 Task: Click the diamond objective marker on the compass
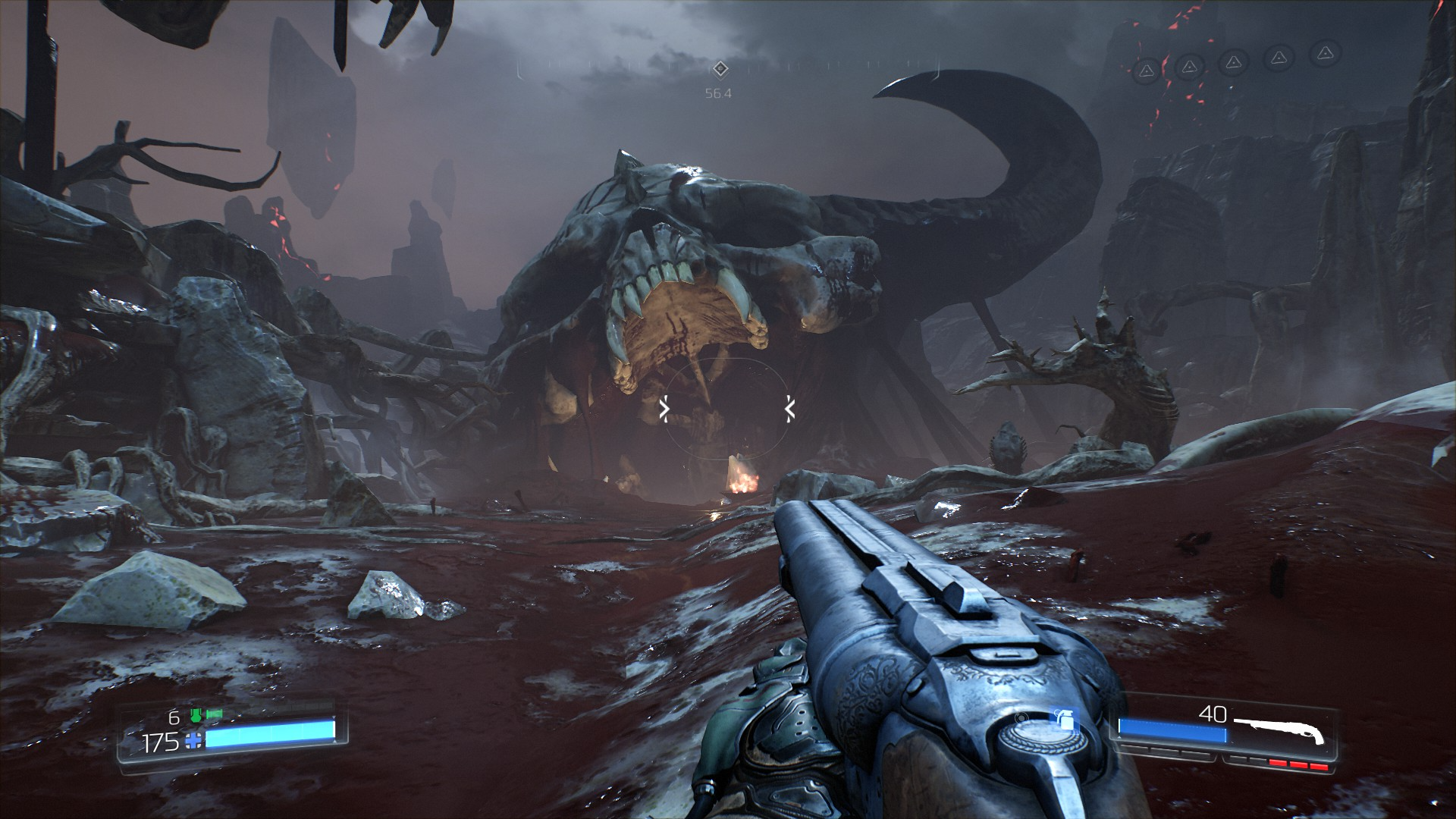coord(720,69)
